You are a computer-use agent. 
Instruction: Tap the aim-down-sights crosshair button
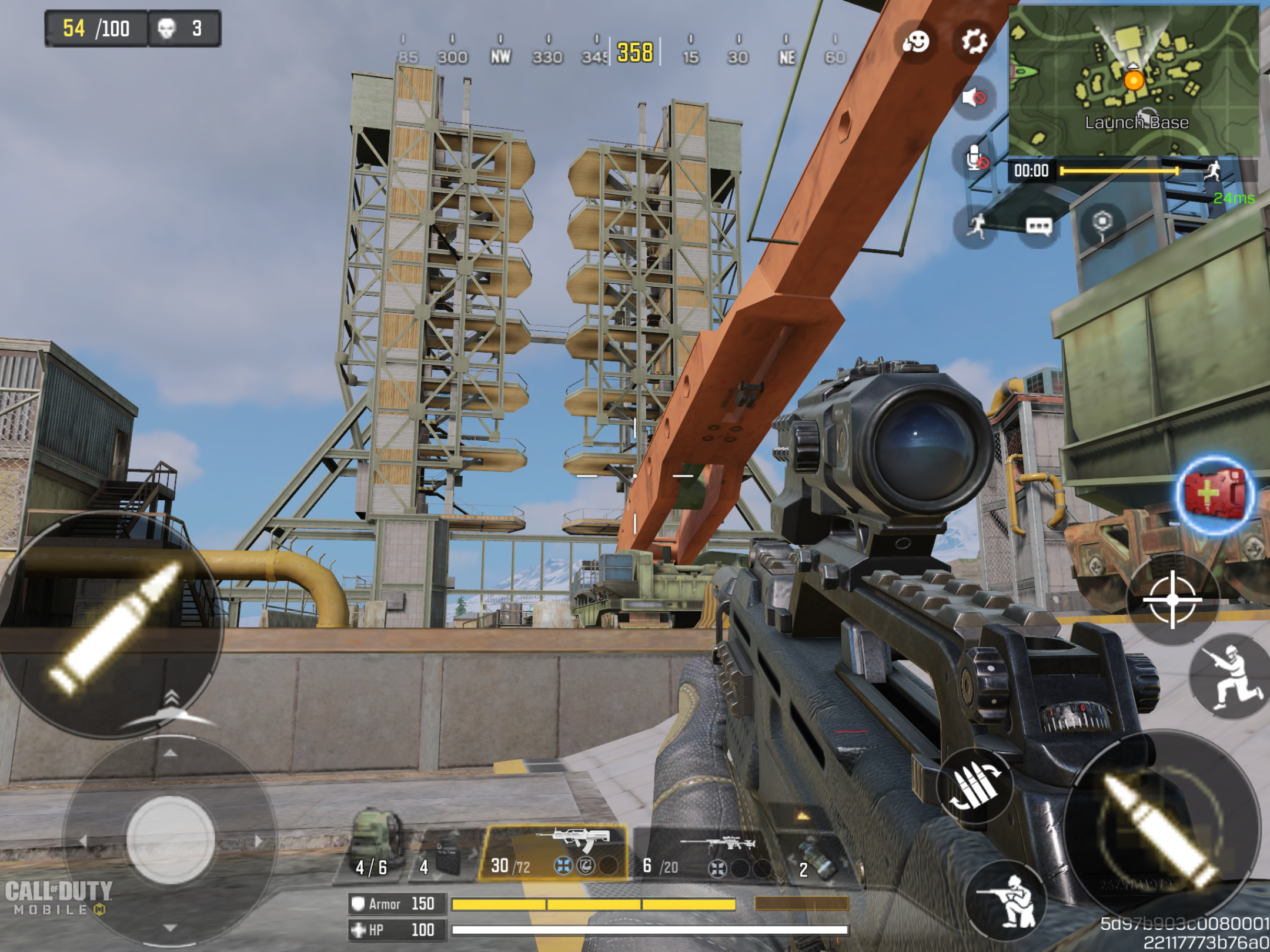1172,599
